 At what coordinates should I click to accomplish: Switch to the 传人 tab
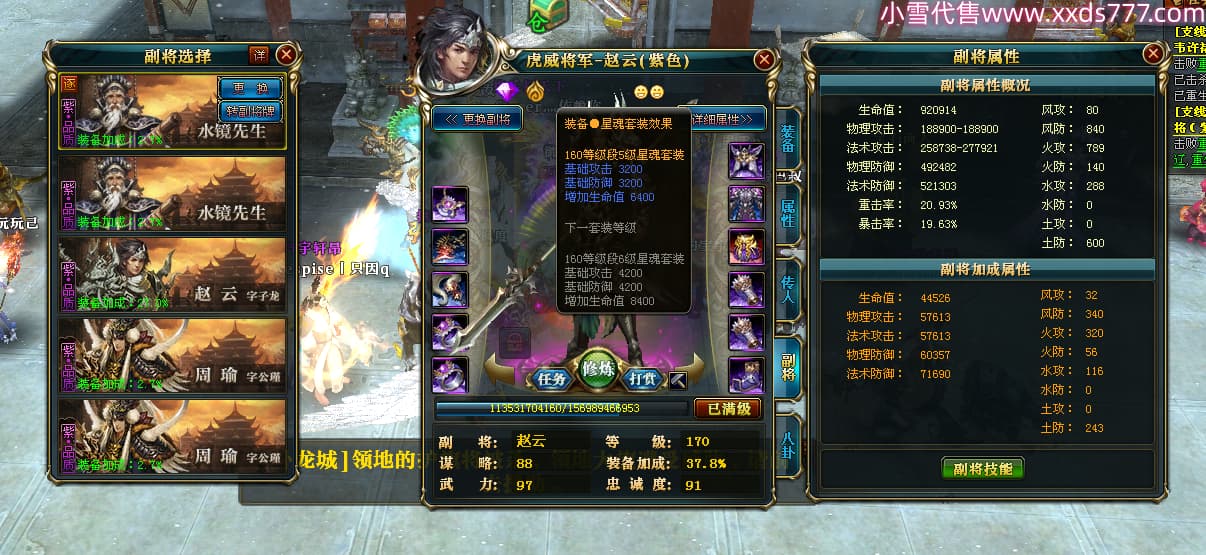[x=788, y=290]
